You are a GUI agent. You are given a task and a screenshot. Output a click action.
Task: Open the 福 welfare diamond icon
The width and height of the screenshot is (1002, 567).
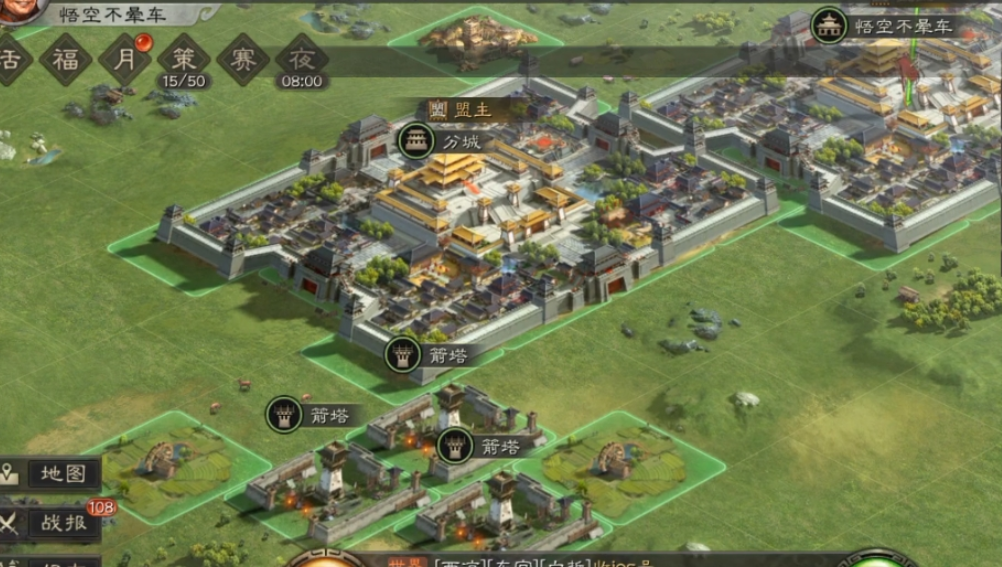click(66, 59)
